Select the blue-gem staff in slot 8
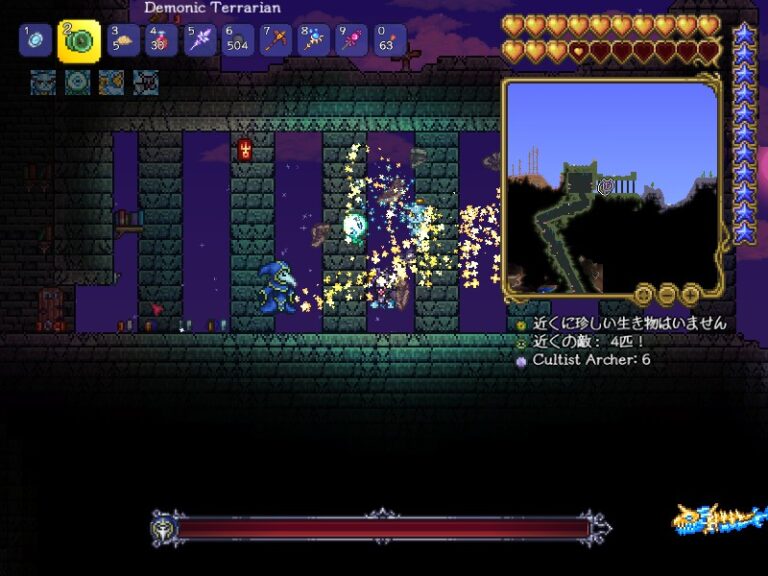Viewport: 768px width, 576px height. click(313, 41)
